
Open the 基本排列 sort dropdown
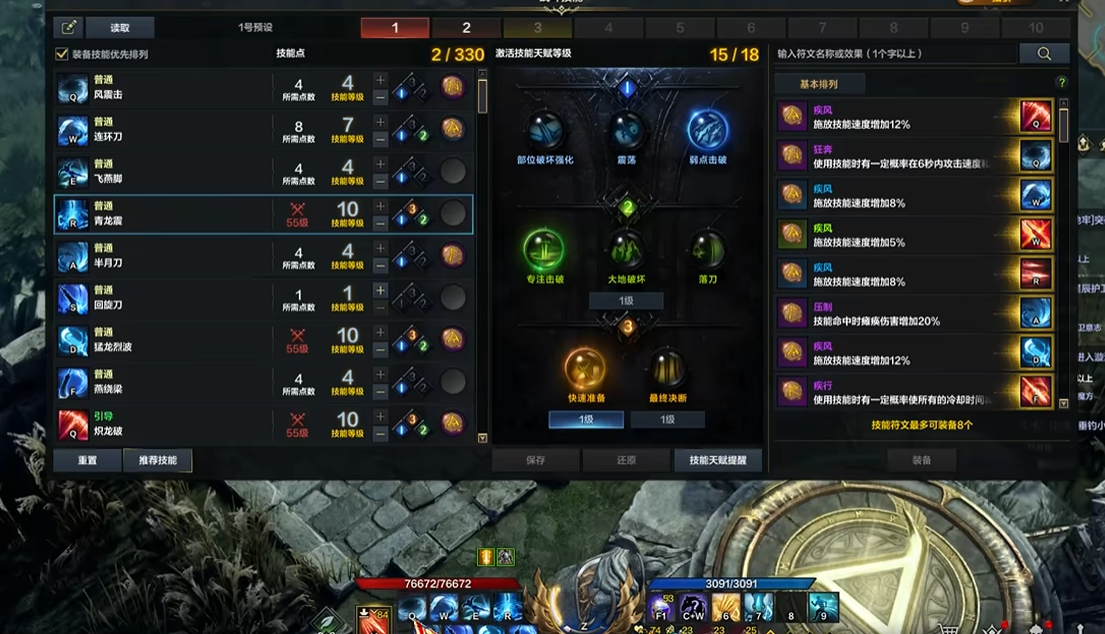[x=819, y=84]
